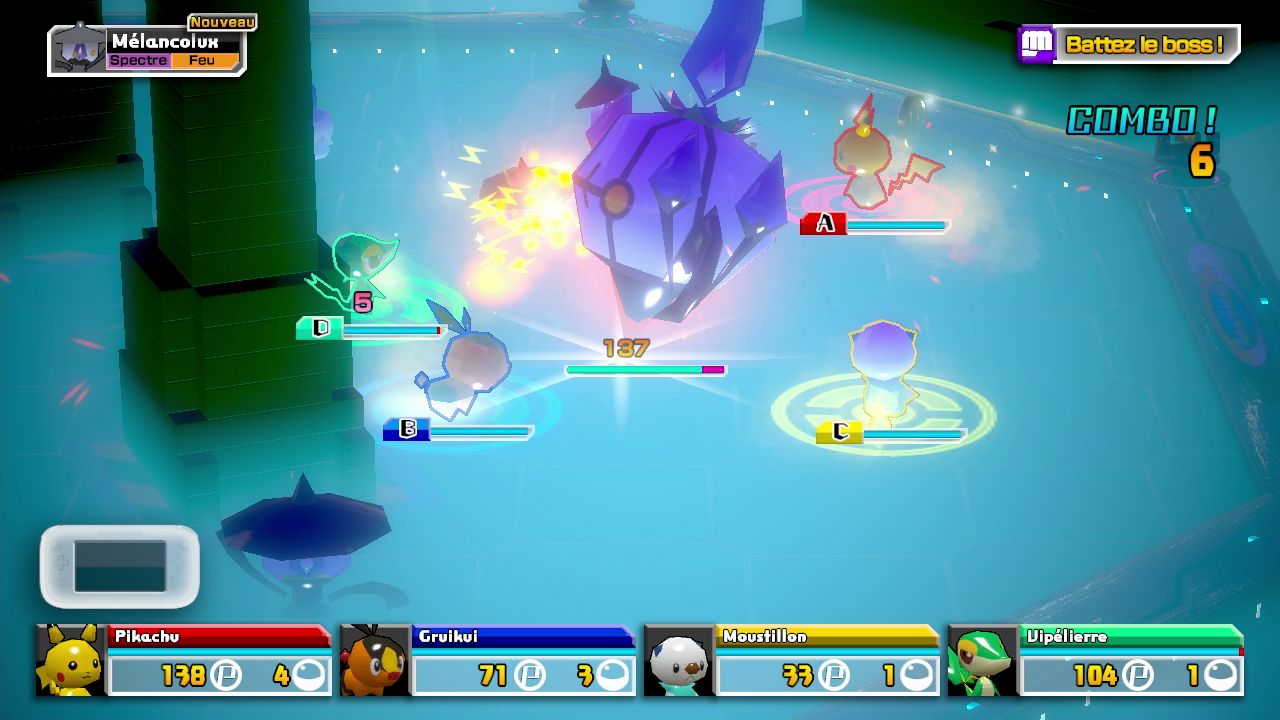Click Vipélierre's portrait icon

[982, 661]
